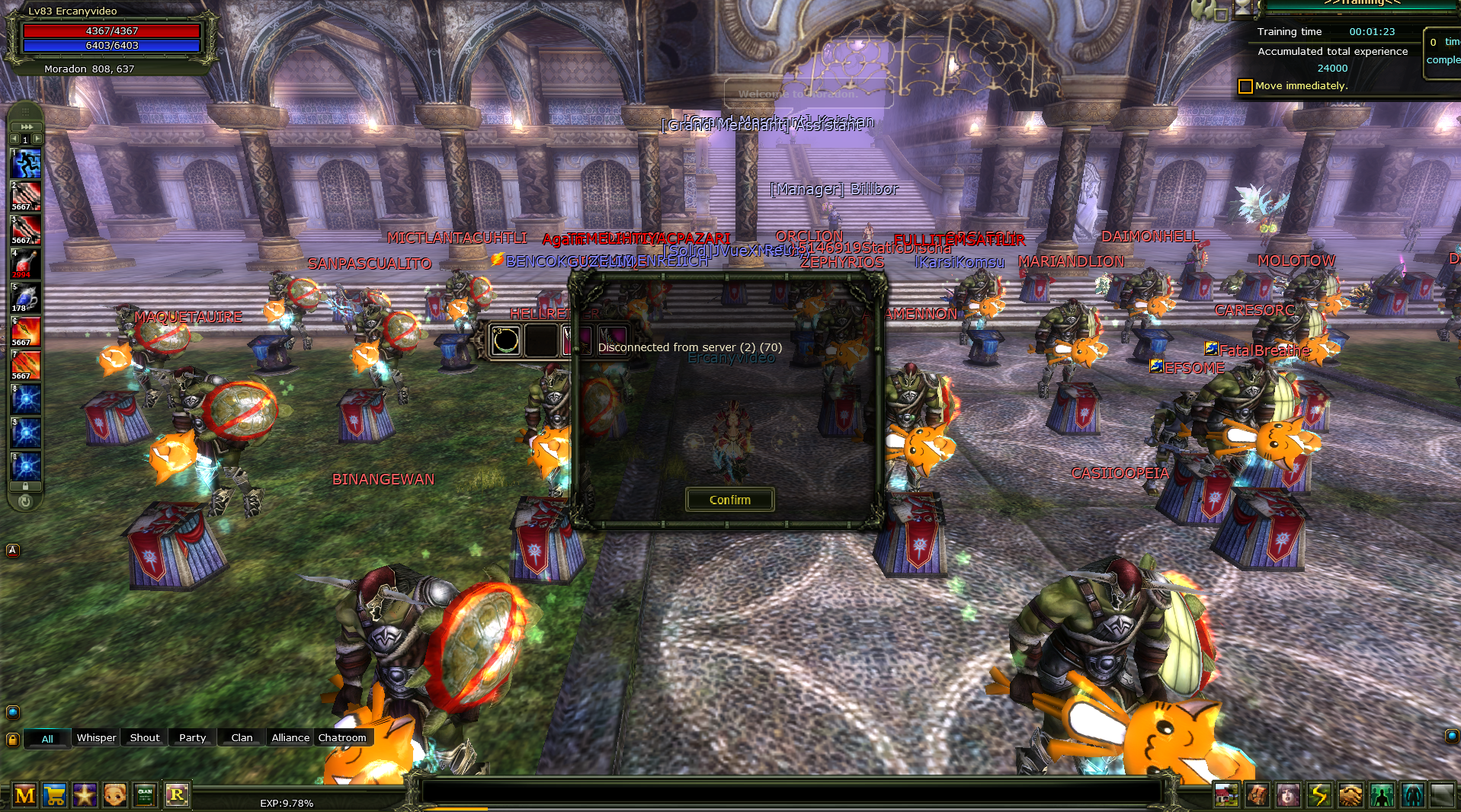Use the blue mana potion slot
Screen dimensions: 1461x812
point(25,298)
